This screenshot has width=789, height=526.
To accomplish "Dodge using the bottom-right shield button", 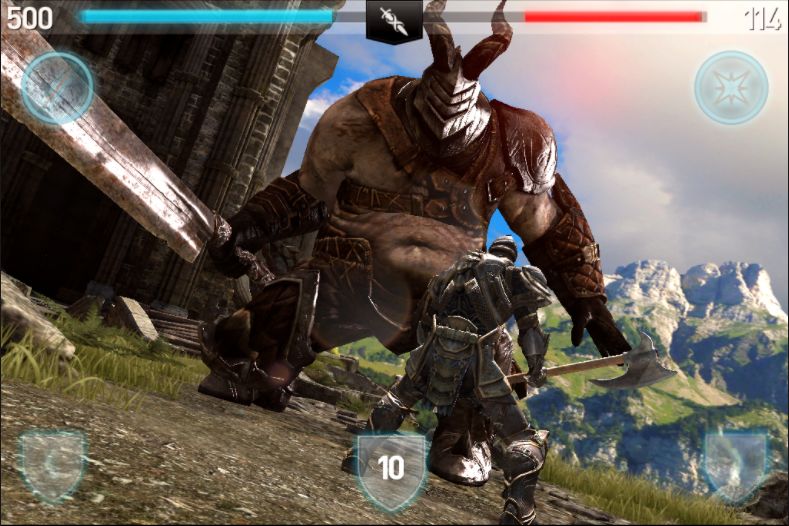I will coord(735,464).
